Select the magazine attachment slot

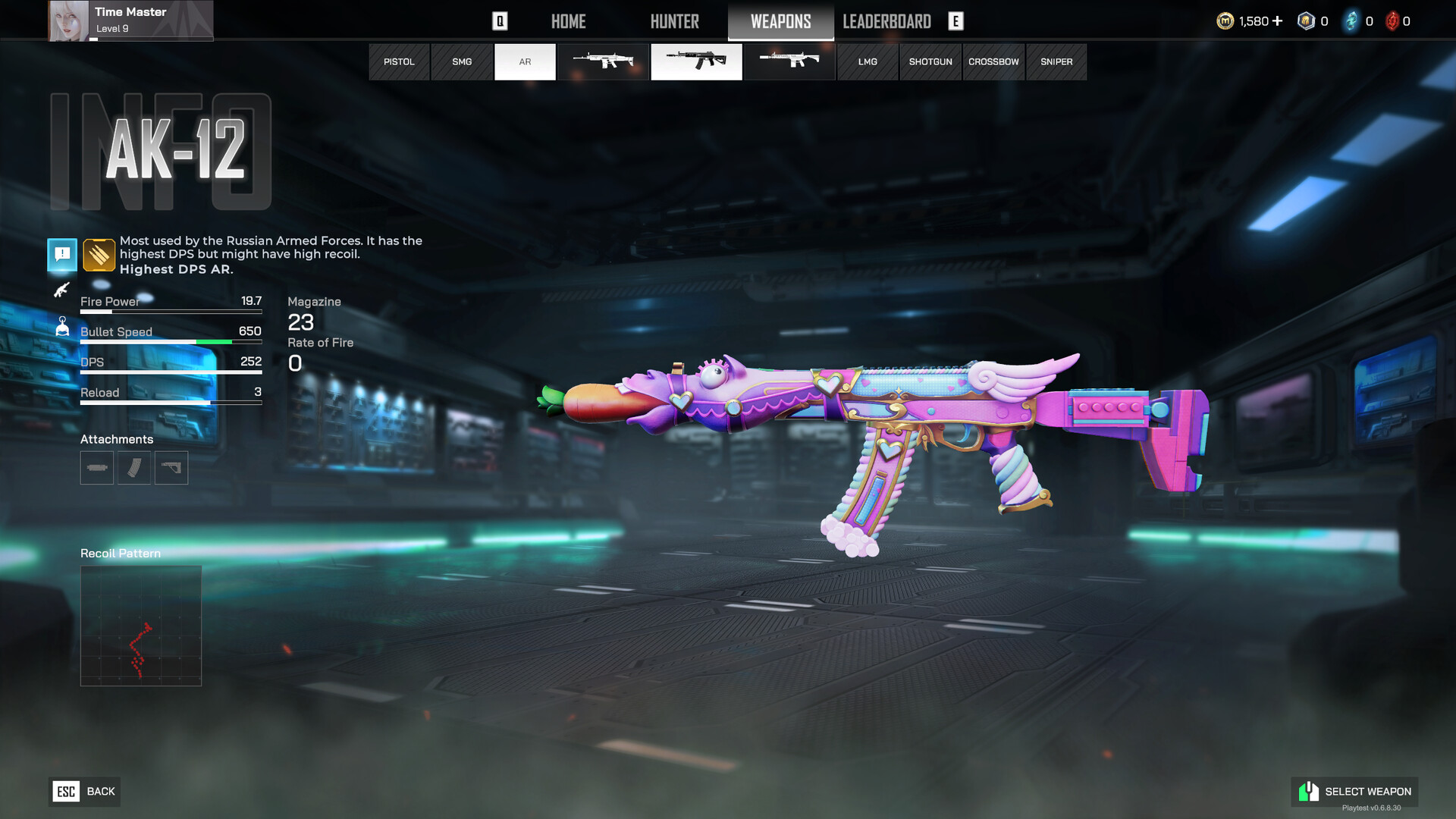(x=134, y=468)
